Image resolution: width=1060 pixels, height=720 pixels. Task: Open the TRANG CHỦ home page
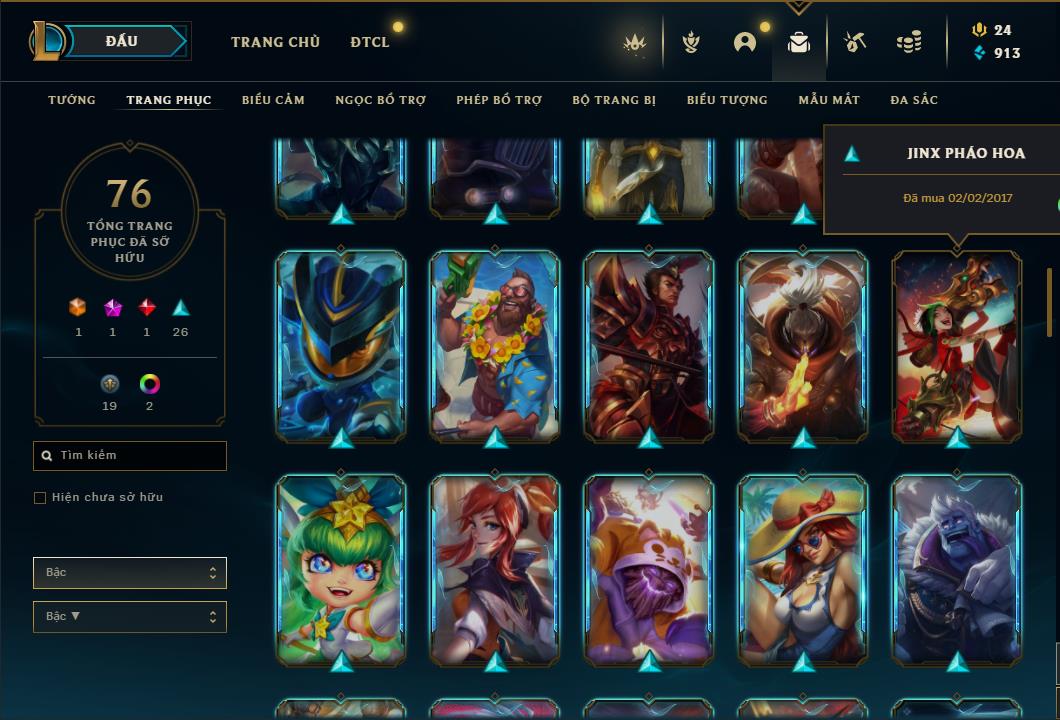[x=275, y=42]
